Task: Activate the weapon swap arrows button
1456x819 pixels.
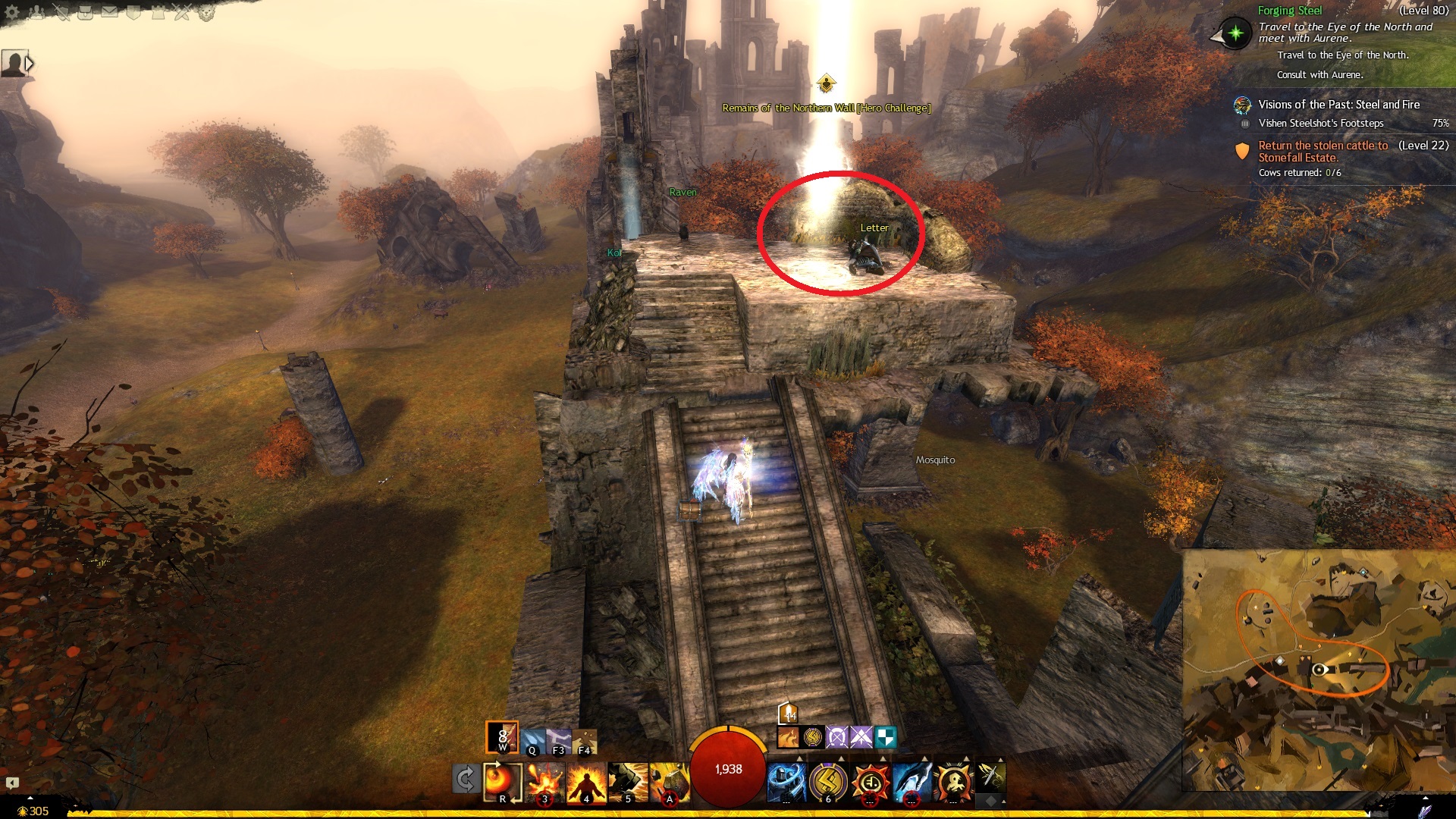Action: (465, 780)
